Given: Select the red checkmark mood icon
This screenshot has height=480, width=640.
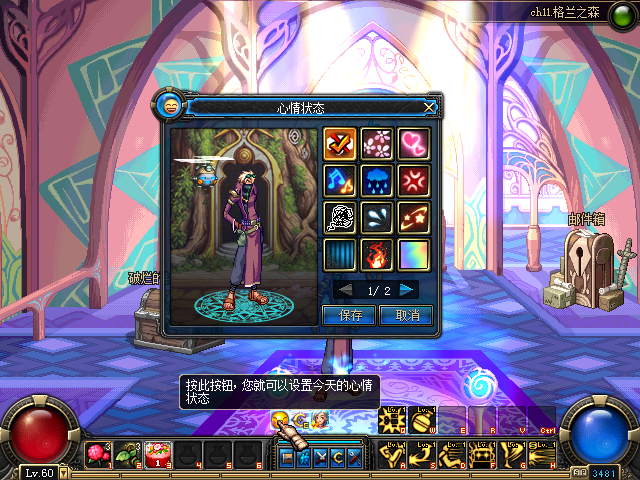Looking at the screenshot, I should 340,144.
